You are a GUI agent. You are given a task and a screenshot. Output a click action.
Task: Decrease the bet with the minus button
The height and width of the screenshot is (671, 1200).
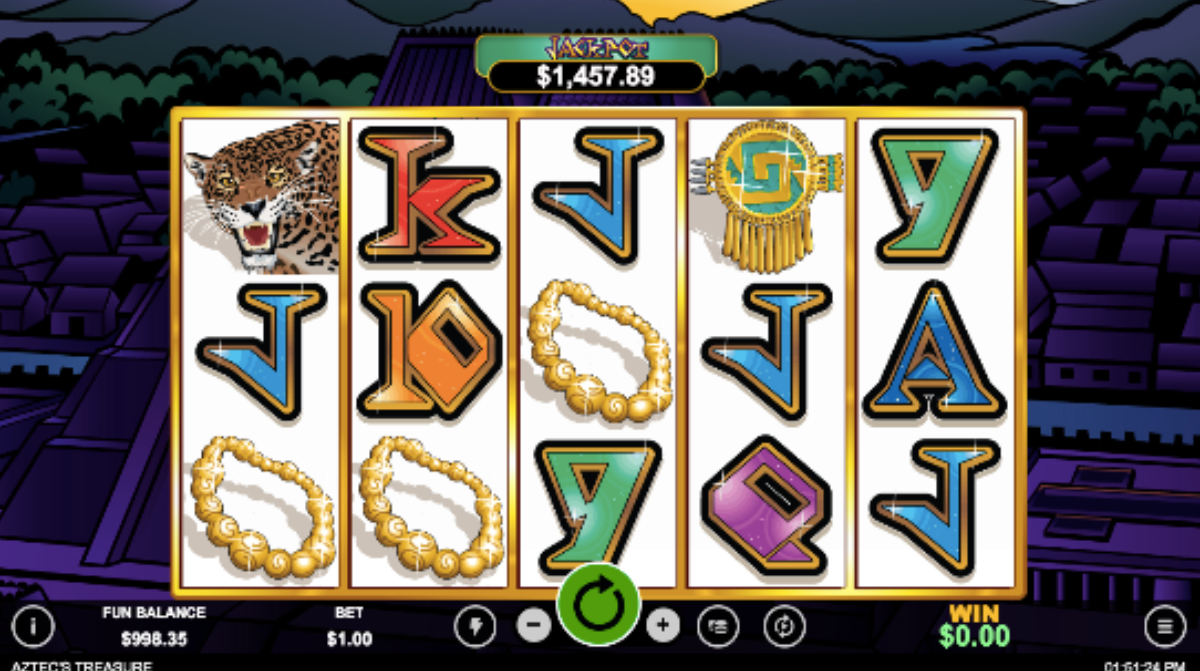tap(534, 627)
